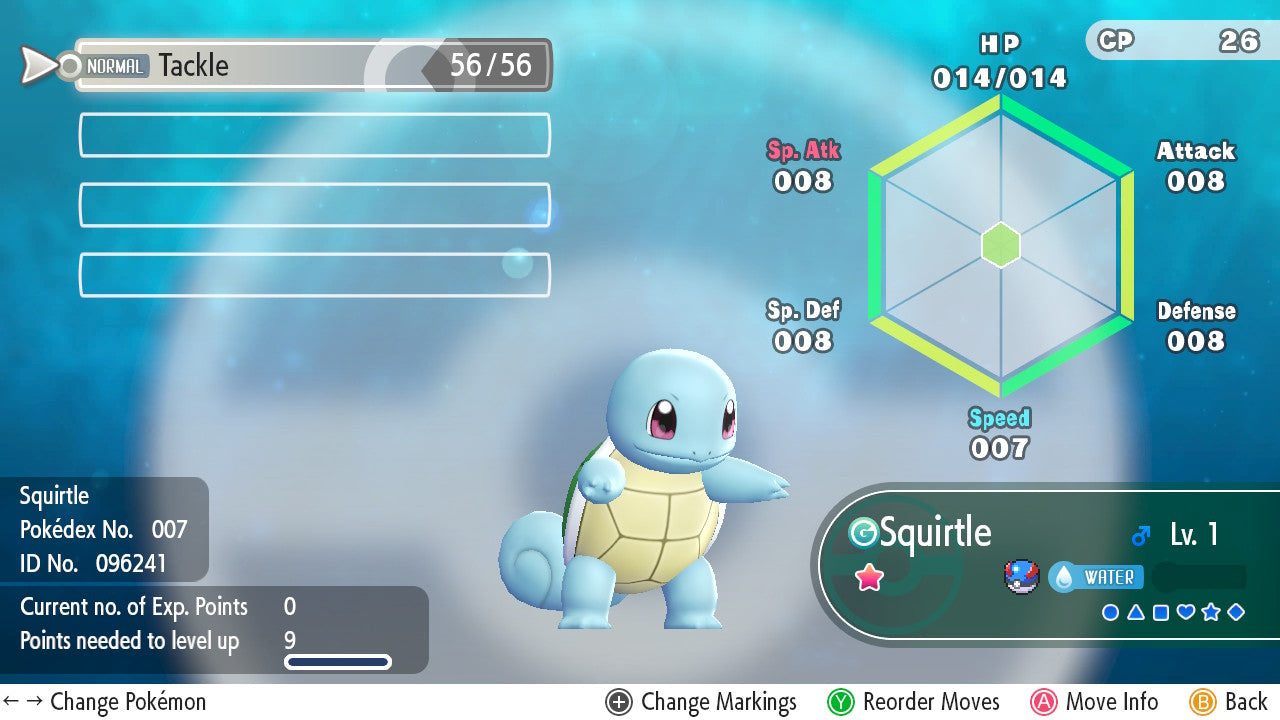Toggle the heart marking

[x=1186, y=612]
